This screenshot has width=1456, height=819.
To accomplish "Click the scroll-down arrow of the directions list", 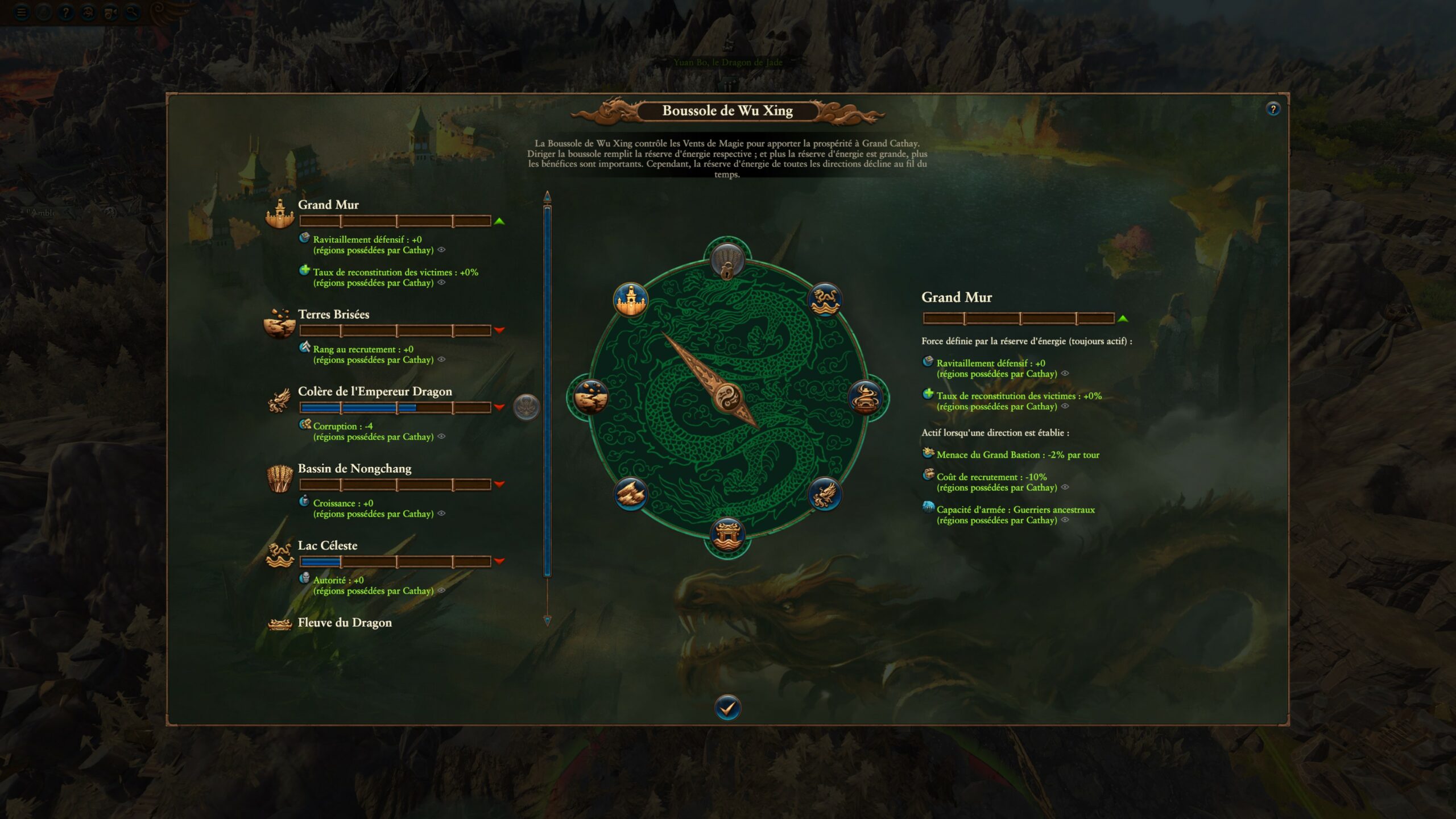I will [547, 621].
